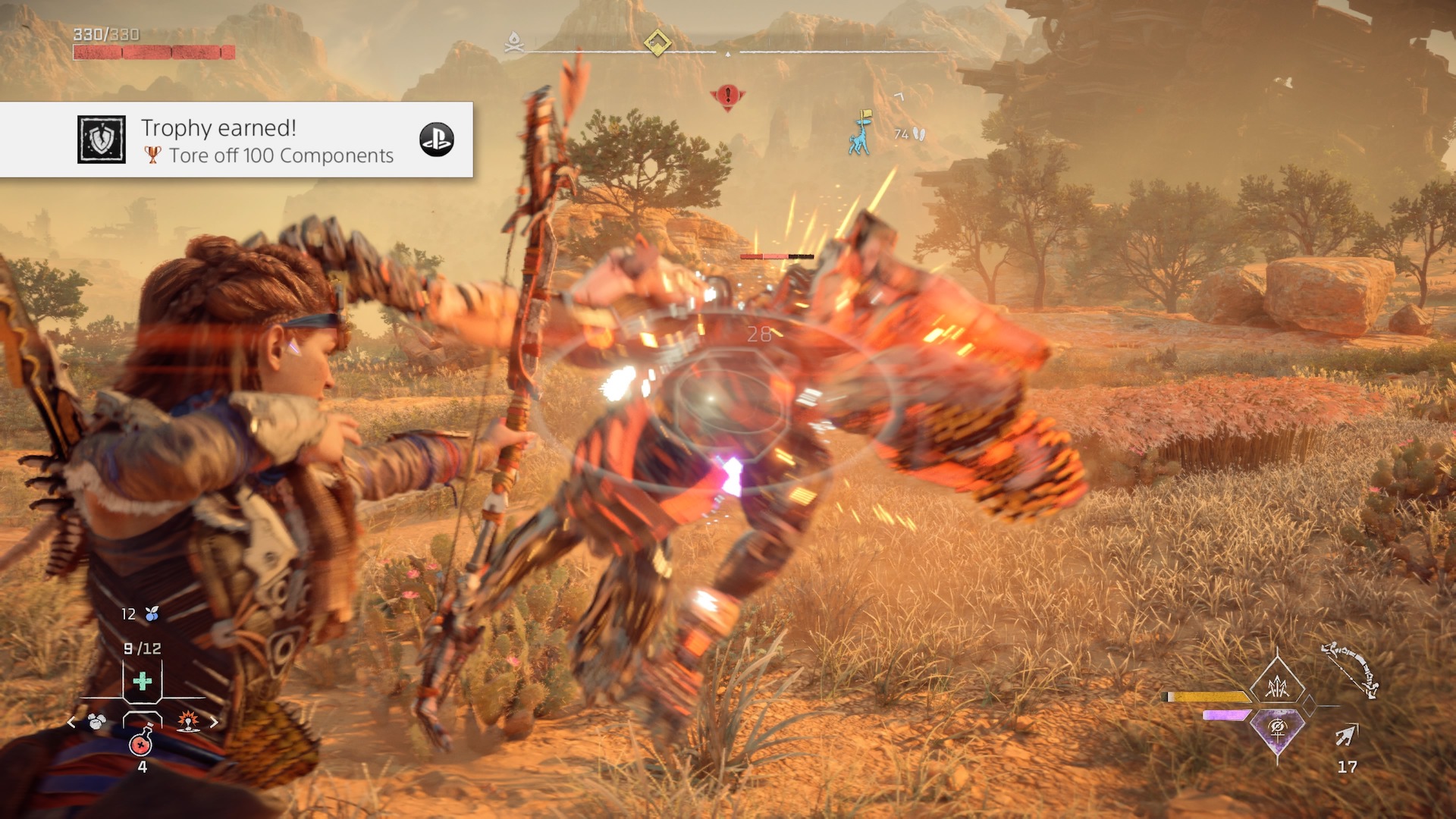This screenshot has height=819, width=1456.
Task: Click the campfire marker on the compass
Action: (x=514, y=42)
